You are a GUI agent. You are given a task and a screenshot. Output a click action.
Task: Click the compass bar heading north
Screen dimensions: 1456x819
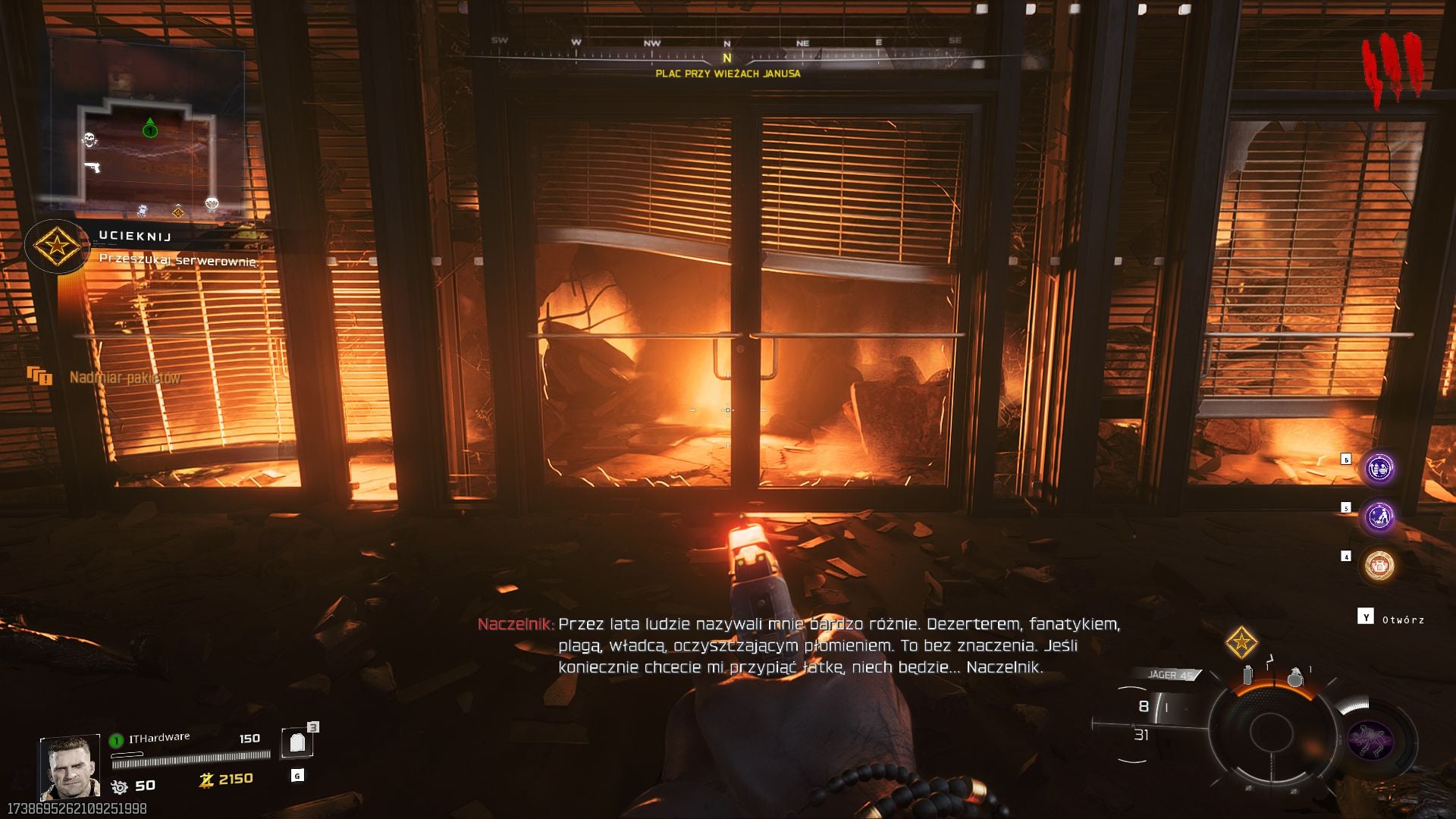[726, 55]
